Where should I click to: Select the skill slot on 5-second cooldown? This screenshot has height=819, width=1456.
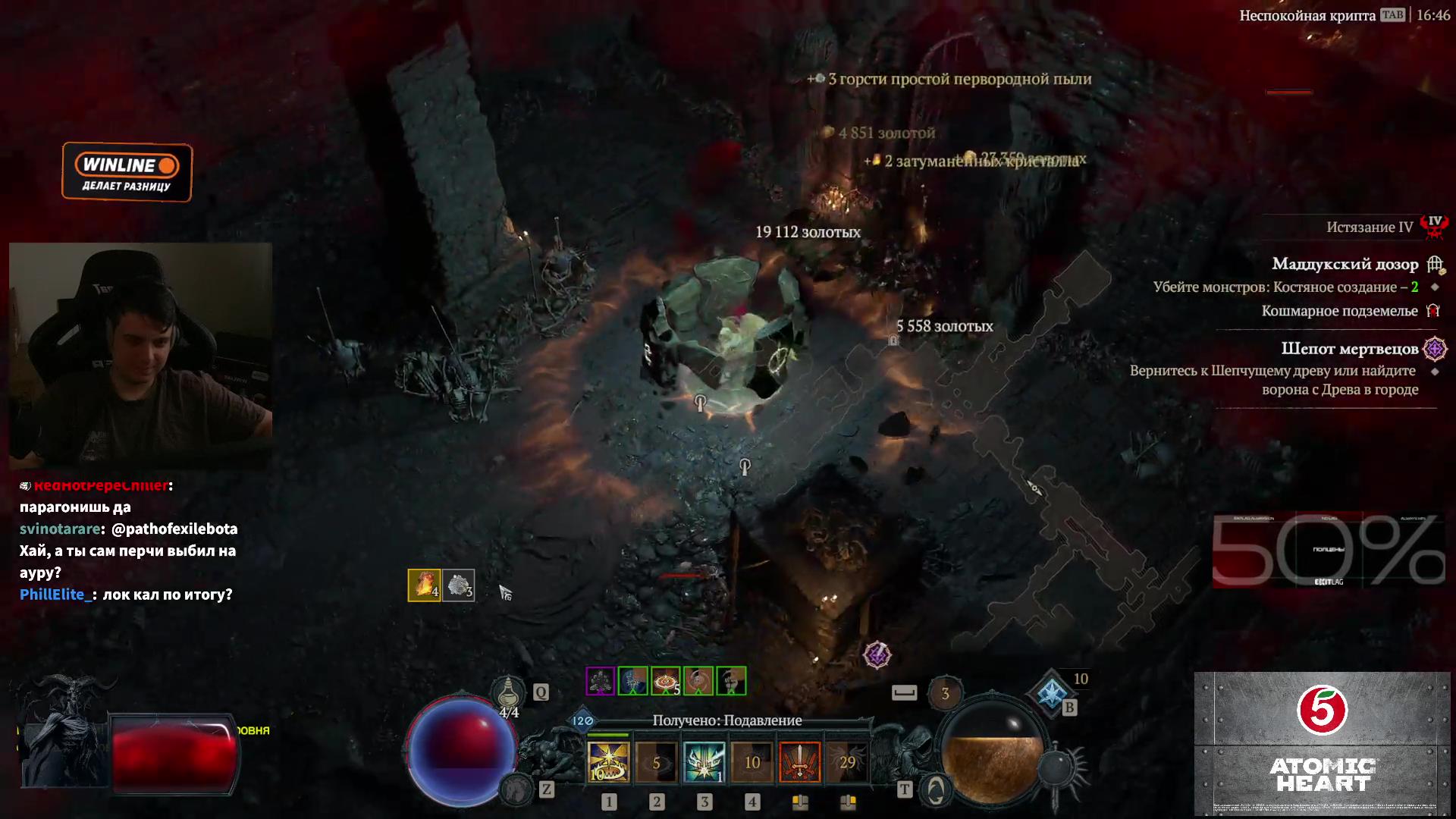[656, 761]
